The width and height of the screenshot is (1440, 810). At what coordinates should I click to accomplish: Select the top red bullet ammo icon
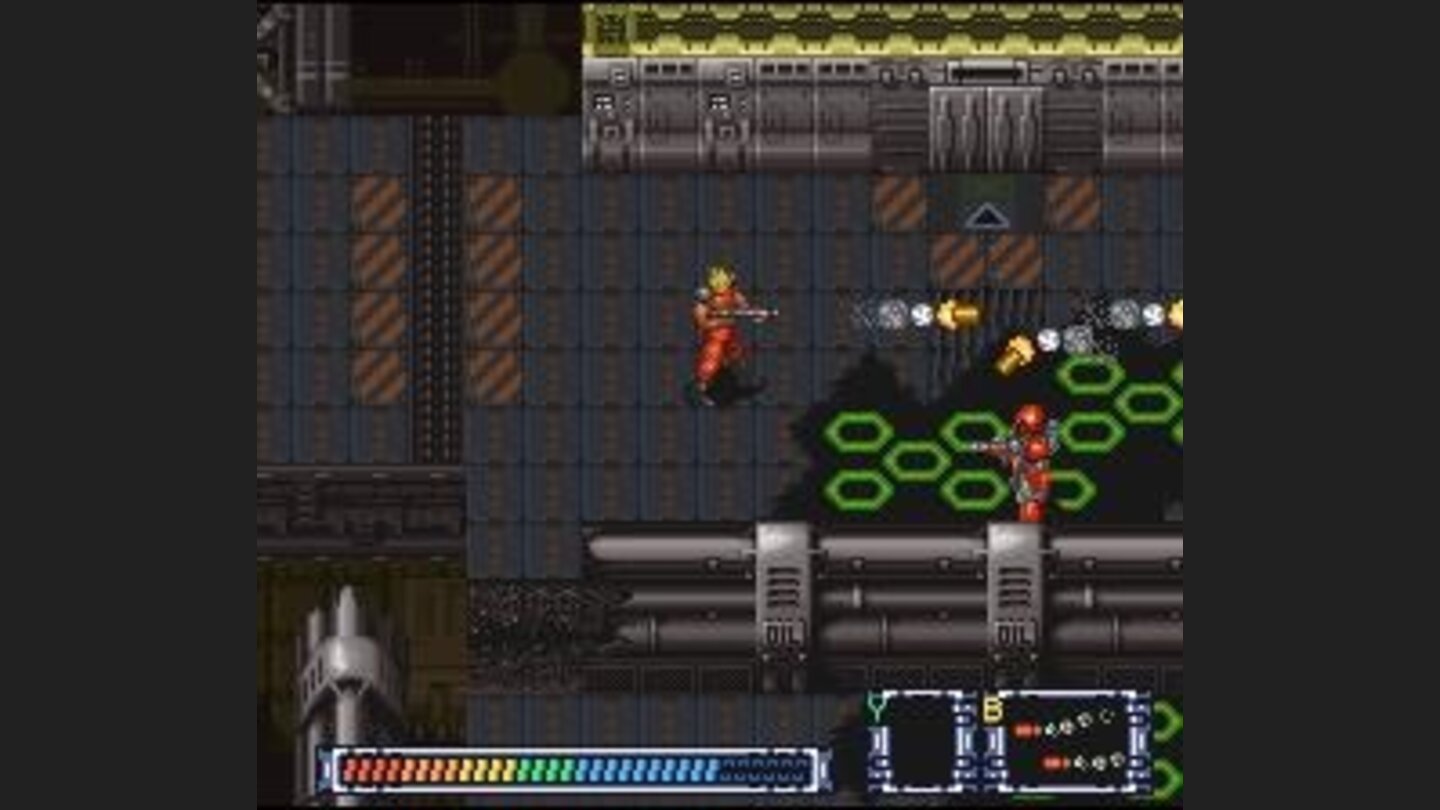pyautogui.click(x=1027, y=728)
